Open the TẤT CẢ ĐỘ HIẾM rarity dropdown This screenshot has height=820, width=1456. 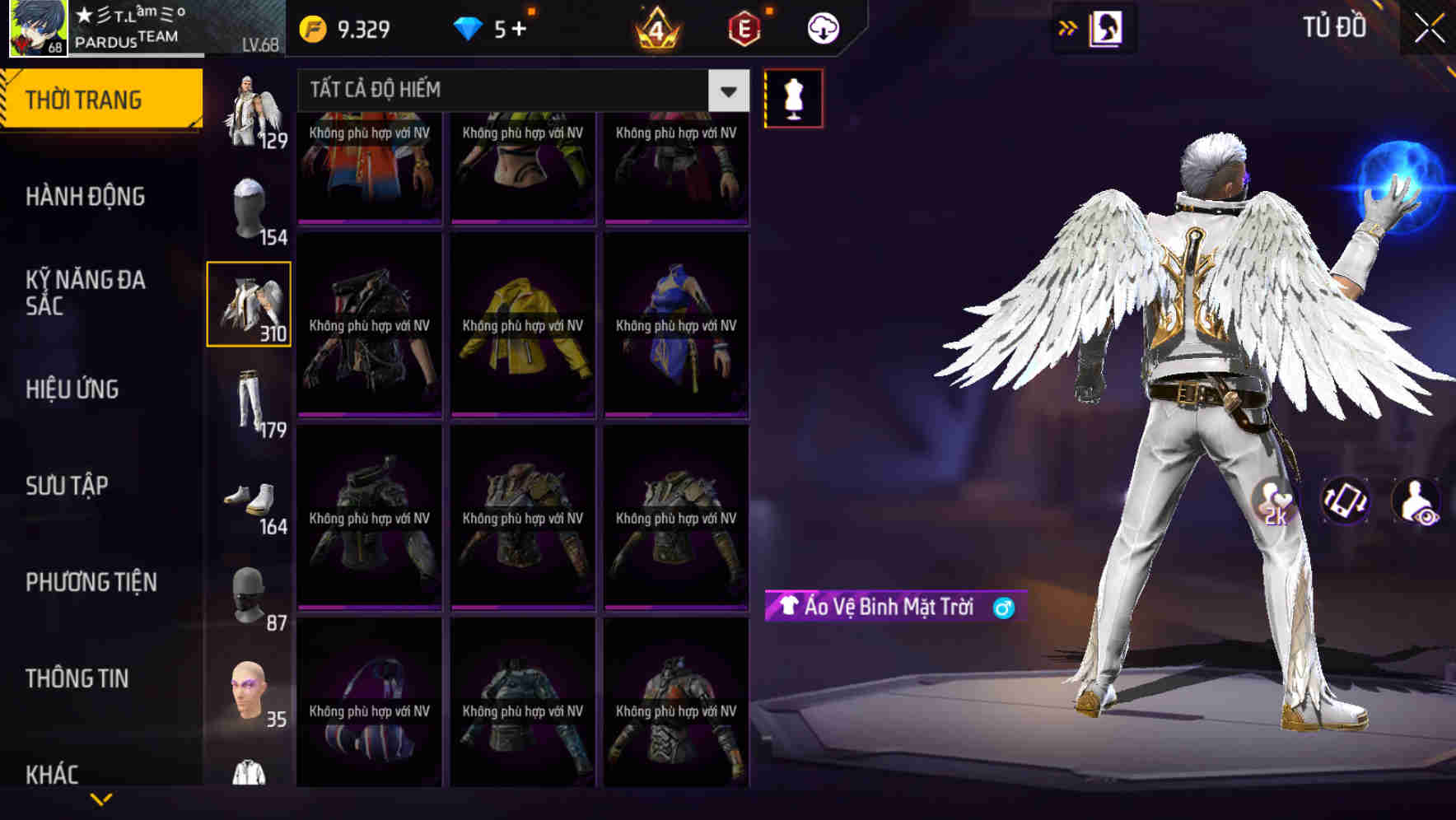[x=519, y=91]
